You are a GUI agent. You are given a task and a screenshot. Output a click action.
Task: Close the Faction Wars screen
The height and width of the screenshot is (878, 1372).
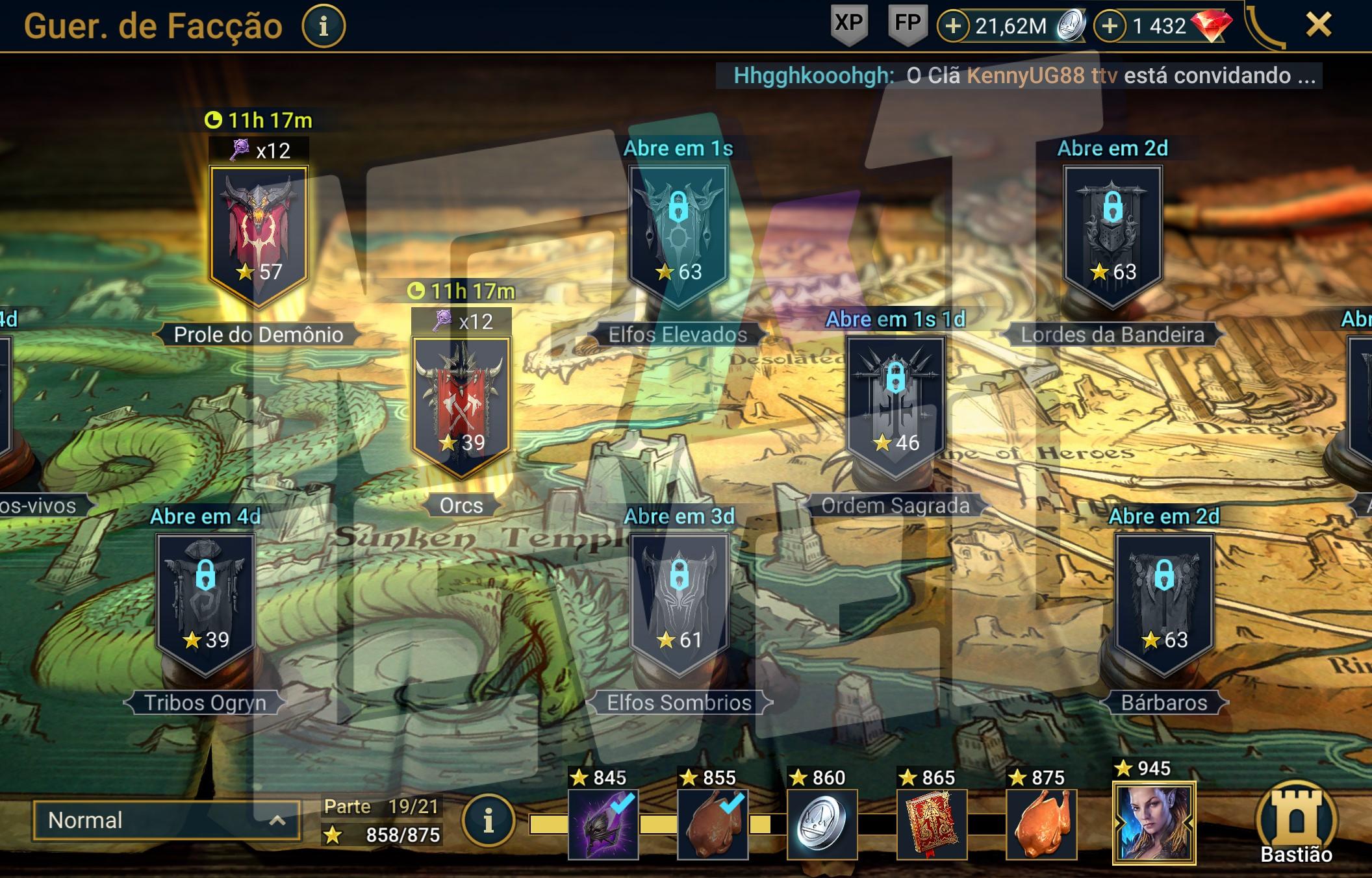(x=1318, y=26)
